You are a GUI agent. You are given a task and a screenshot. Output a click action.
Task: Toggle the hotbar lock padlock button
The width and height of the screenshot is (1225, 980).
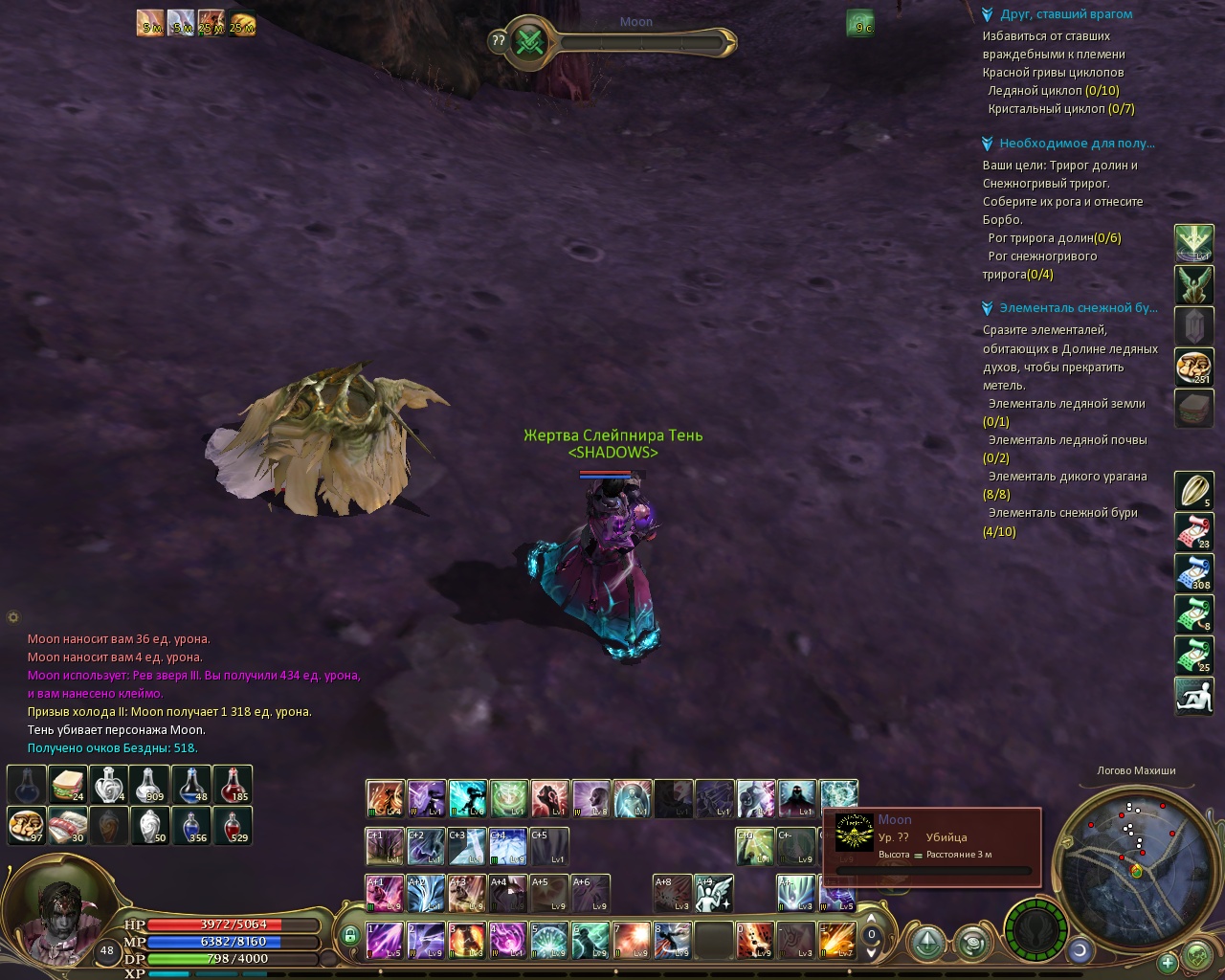[350, 935]
